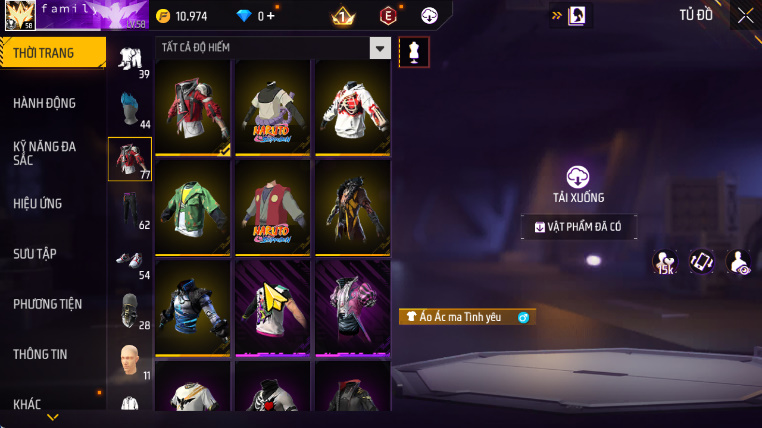Screen dimensions: 762x428
Task: Choose the bald head subcategory icon
Action: (129, 359)
